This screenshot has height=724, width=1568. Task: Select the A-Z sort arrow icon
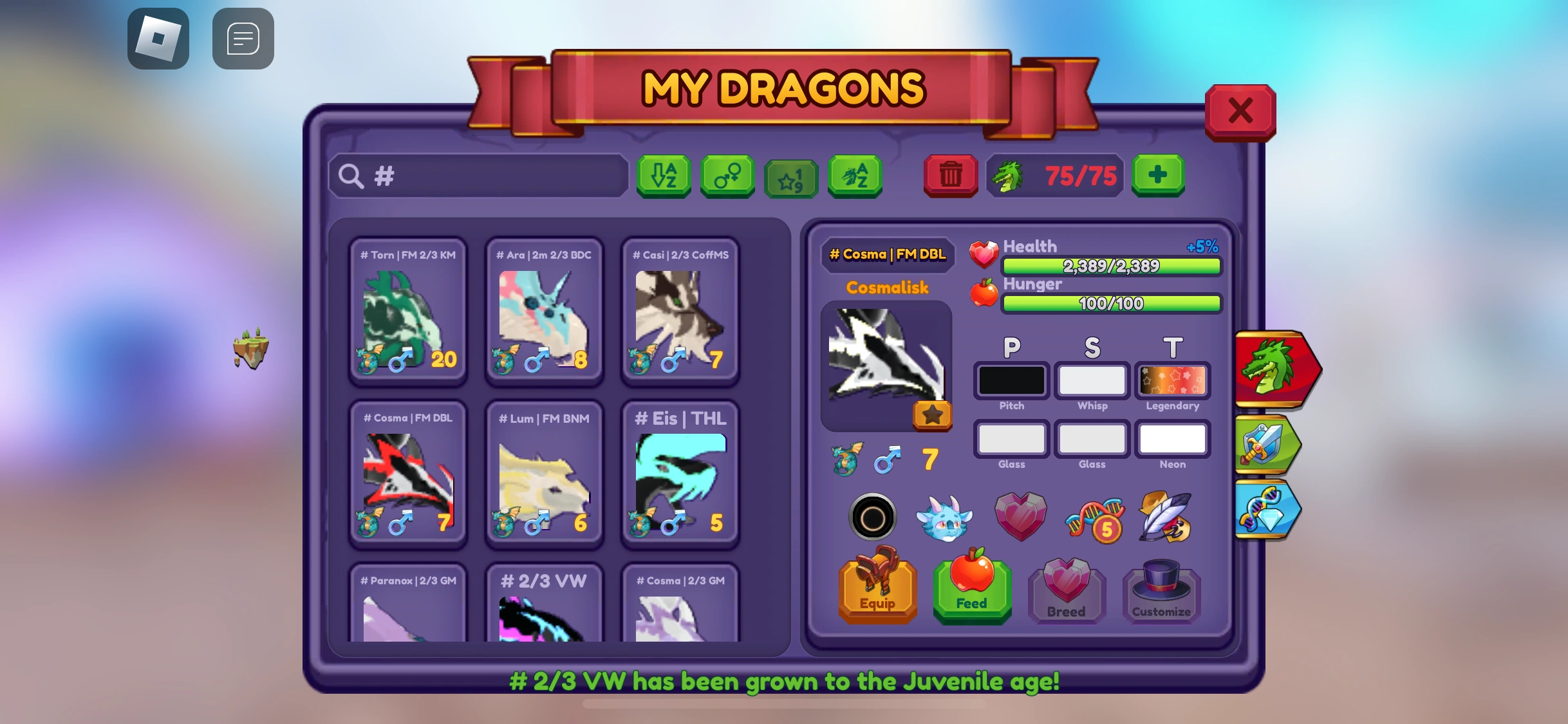click(663, 176)
